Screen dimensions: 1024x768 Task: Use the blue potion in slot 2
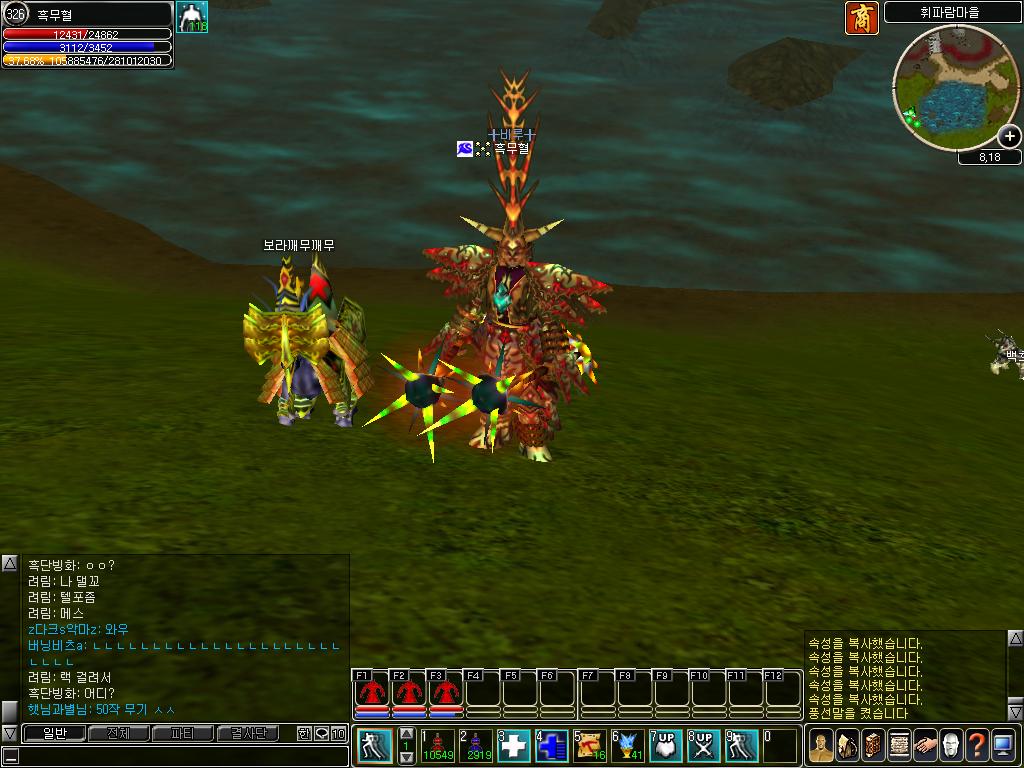[x=476, y=745]
